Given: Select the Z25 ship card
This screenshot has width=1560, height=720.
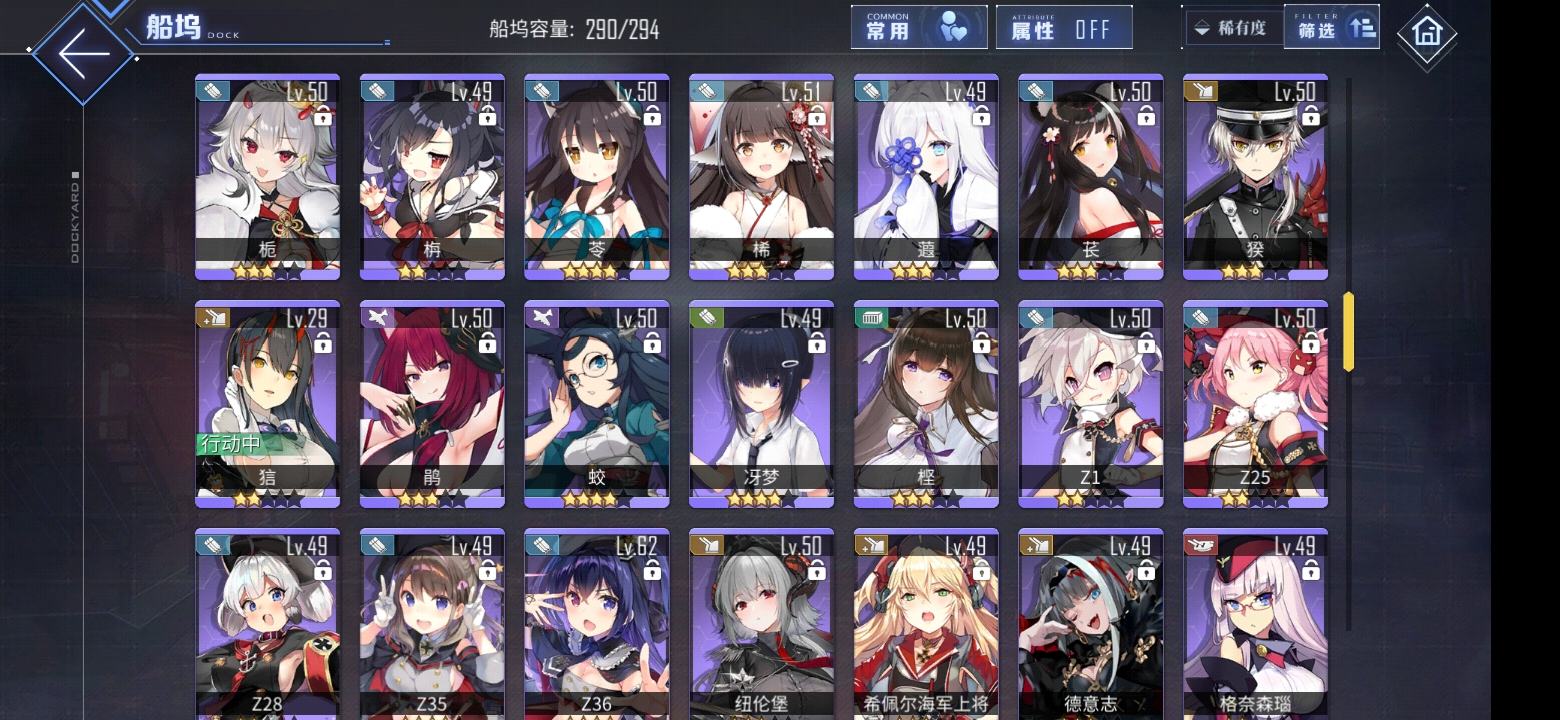Looking at the screenshot, I should coord(1255,404).
